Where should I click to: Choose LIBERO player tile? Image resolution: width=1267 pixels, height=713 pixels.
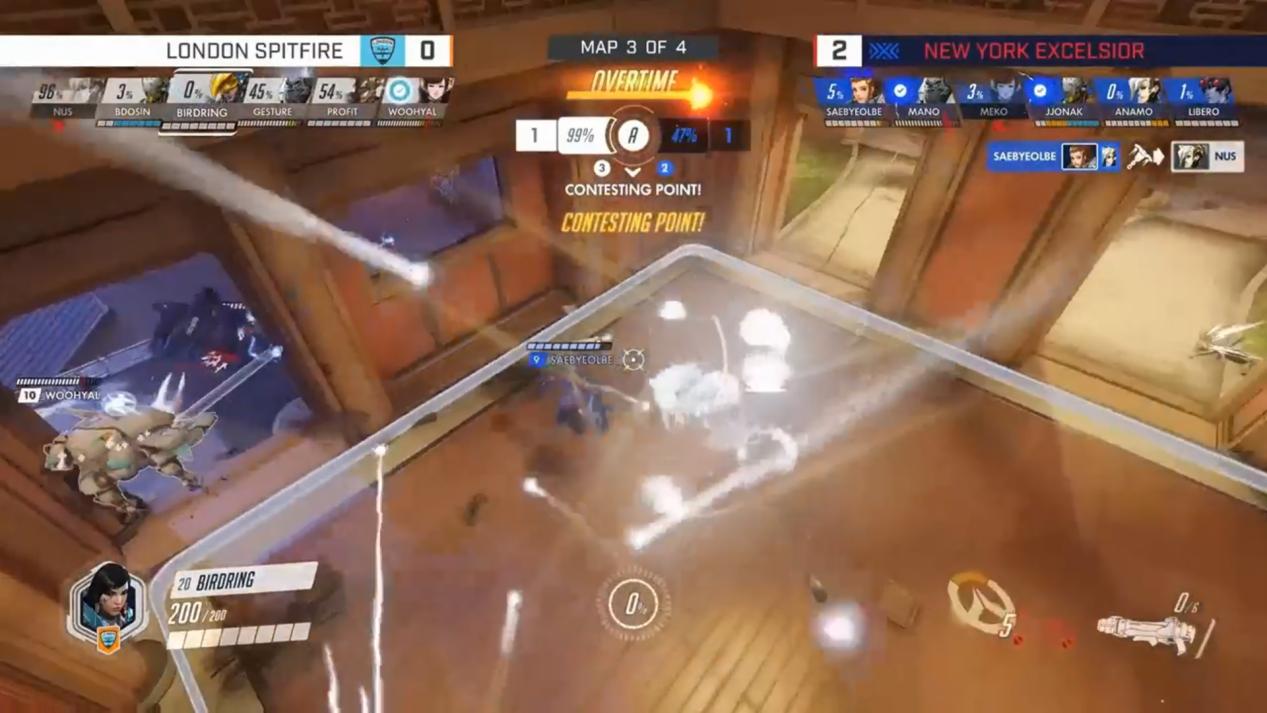pyautogui.click(x=1203, y=101)
